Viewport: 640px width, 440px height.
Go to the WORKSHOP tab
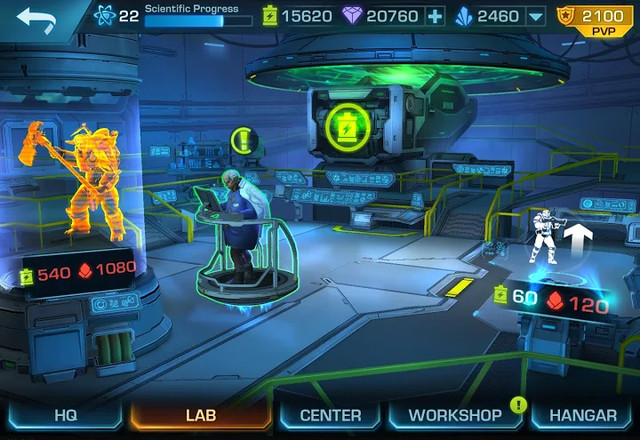[455, 414]
